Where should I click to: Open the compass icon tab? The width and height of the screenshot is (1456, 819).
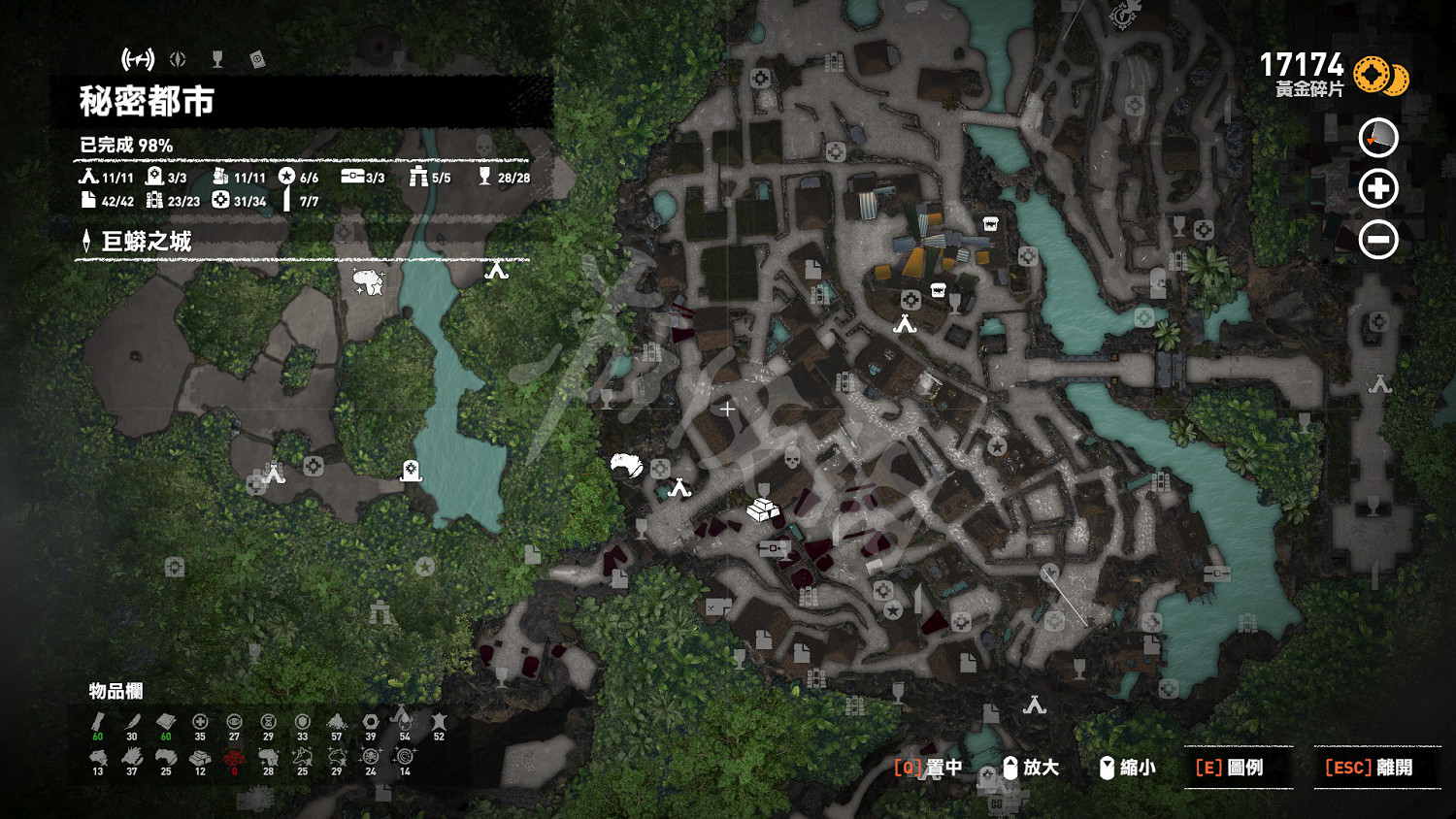[178, 60]
